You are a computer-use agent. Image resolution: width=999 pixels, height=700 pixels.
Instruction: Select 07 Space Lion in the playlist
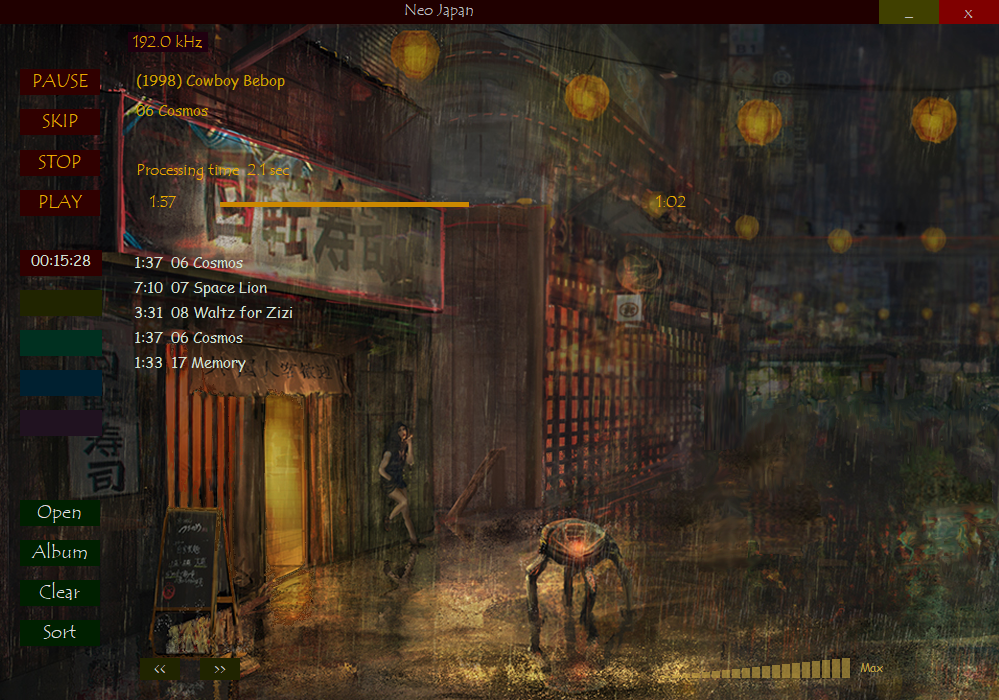(218, 288)
